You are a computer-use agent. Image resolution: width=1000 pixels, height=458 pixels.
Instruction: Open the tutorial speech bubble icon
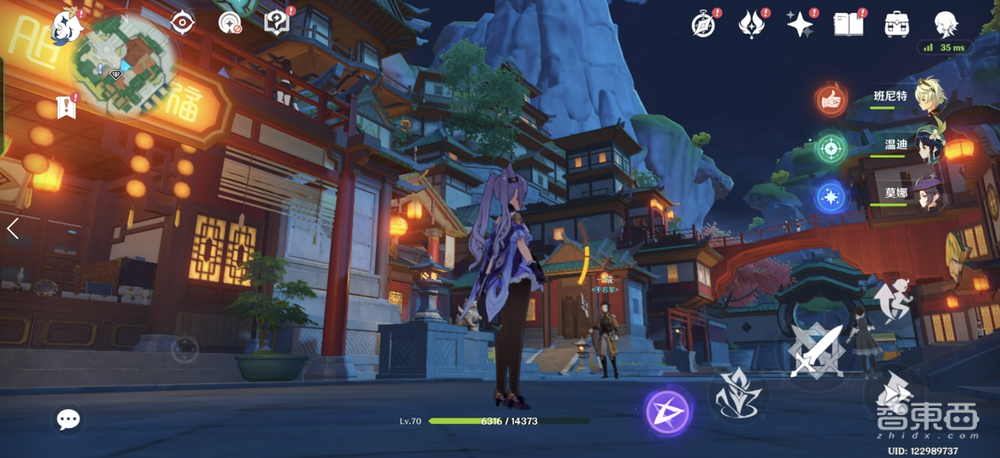point(277,21)
